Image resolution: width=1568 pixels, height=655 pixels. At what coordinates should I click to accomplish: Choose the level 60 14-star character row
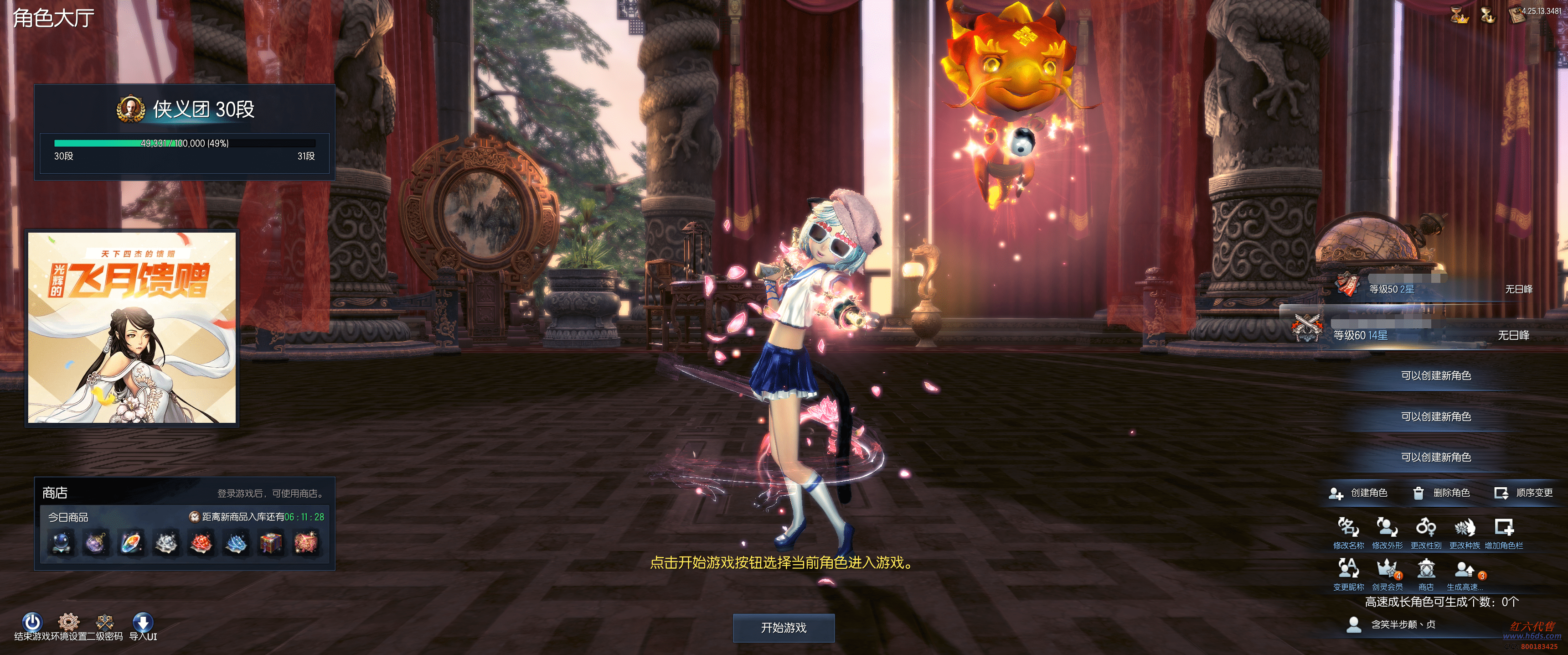point(1418,334)
